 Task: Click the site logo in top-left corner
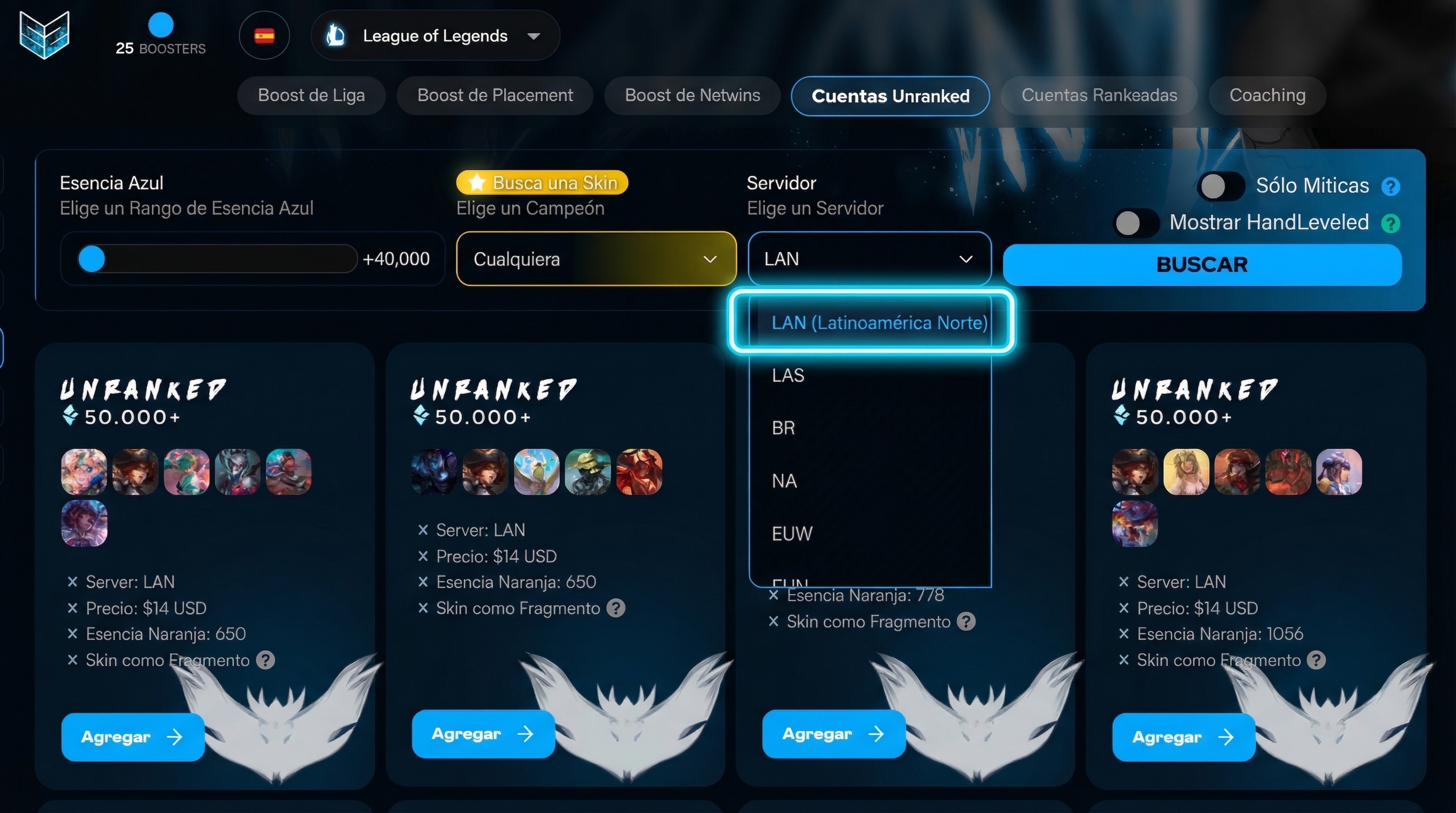[x=44, y=35]
